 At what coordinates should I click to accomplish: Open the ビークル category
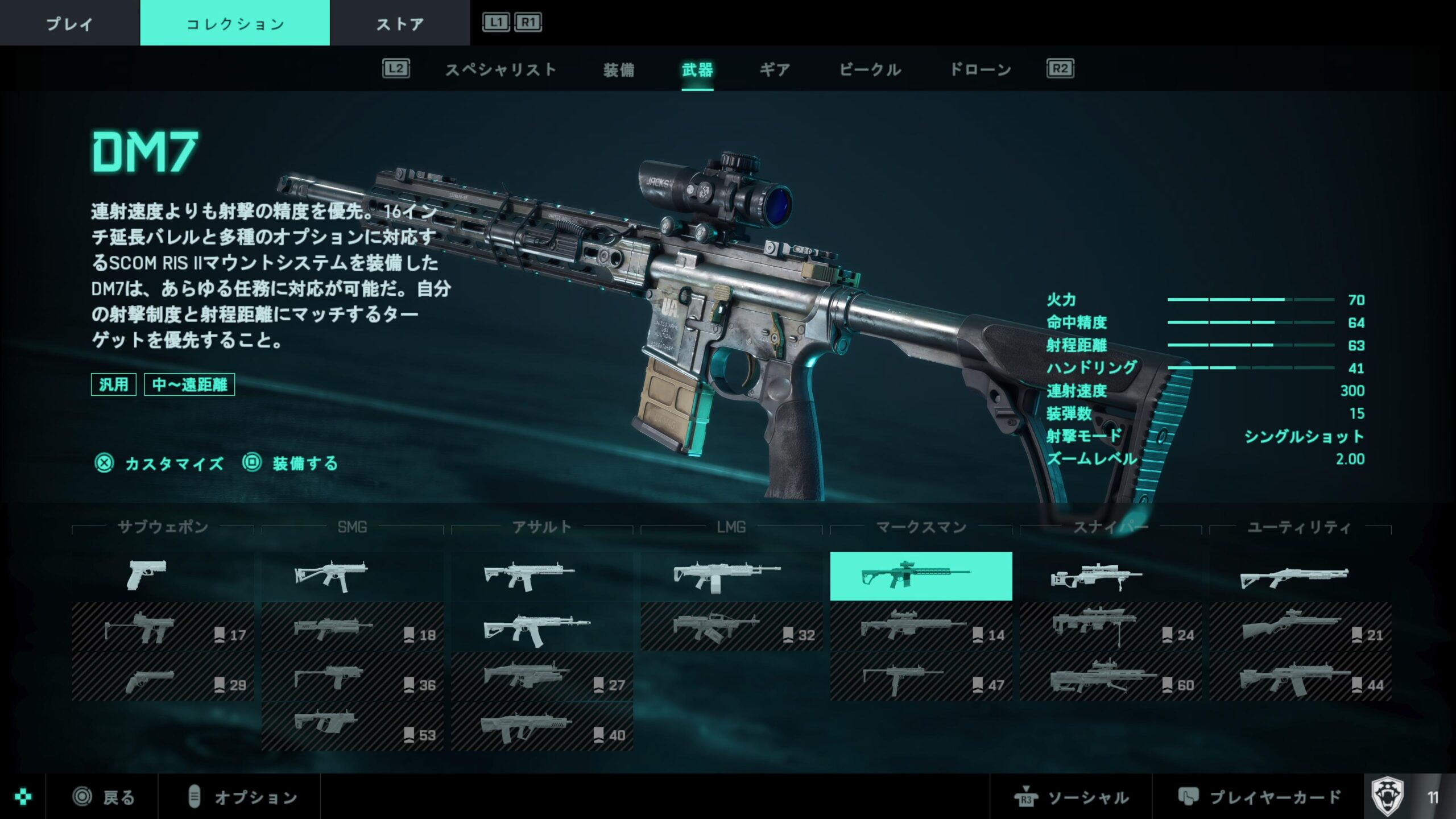870,70
